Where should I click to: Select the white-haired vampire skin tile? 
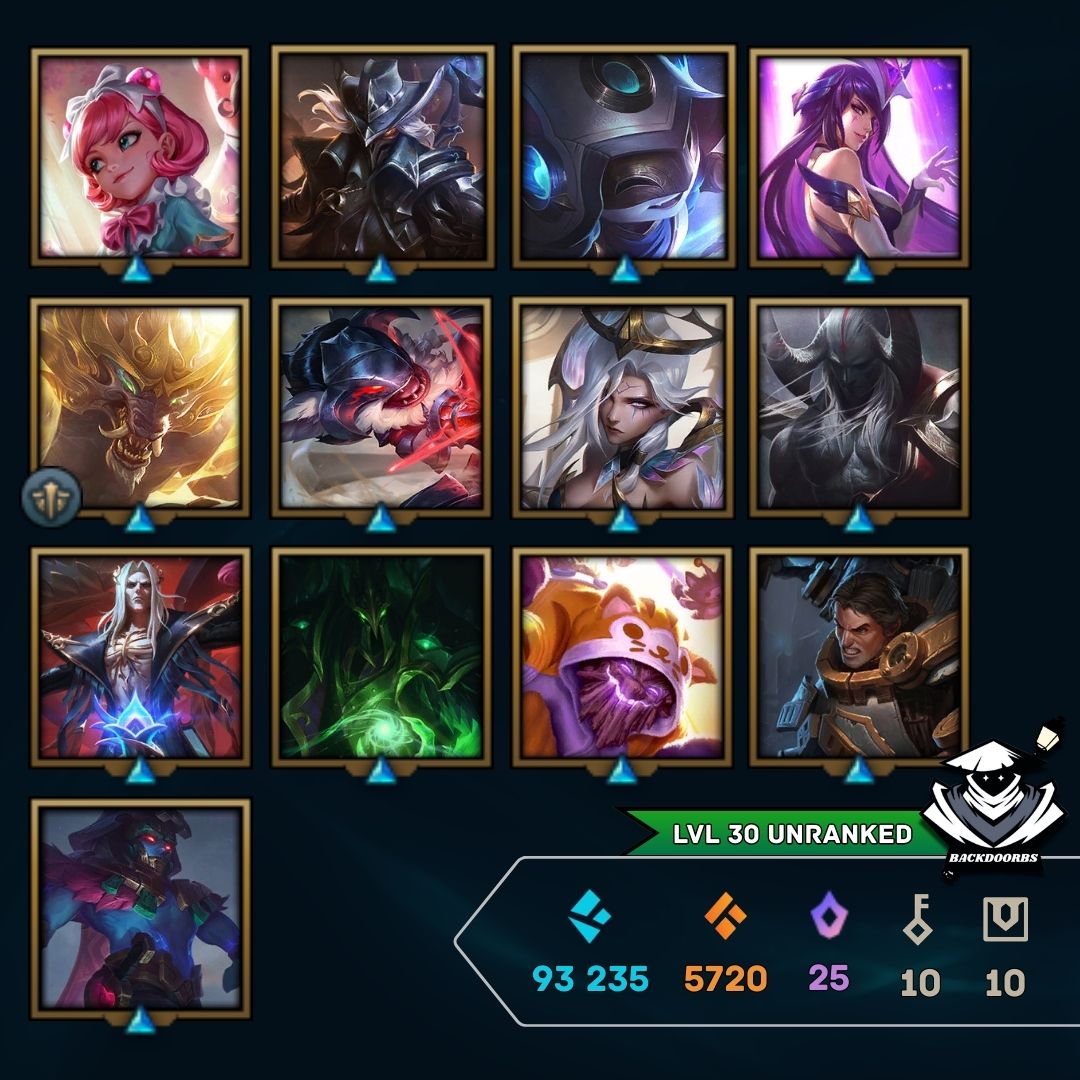140,657
